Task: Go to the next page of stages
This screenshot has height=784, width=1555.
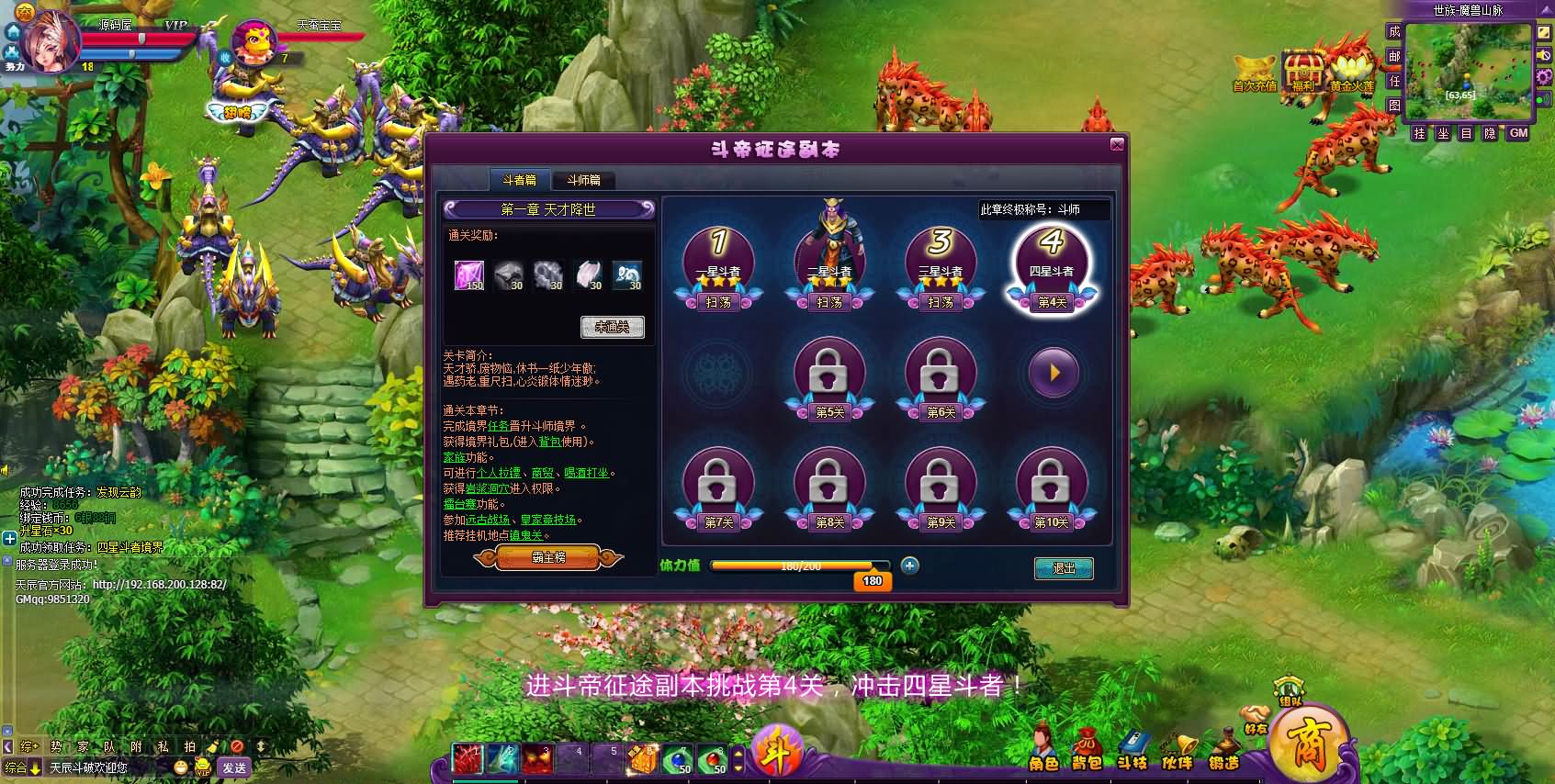Action: point(1053,373)
